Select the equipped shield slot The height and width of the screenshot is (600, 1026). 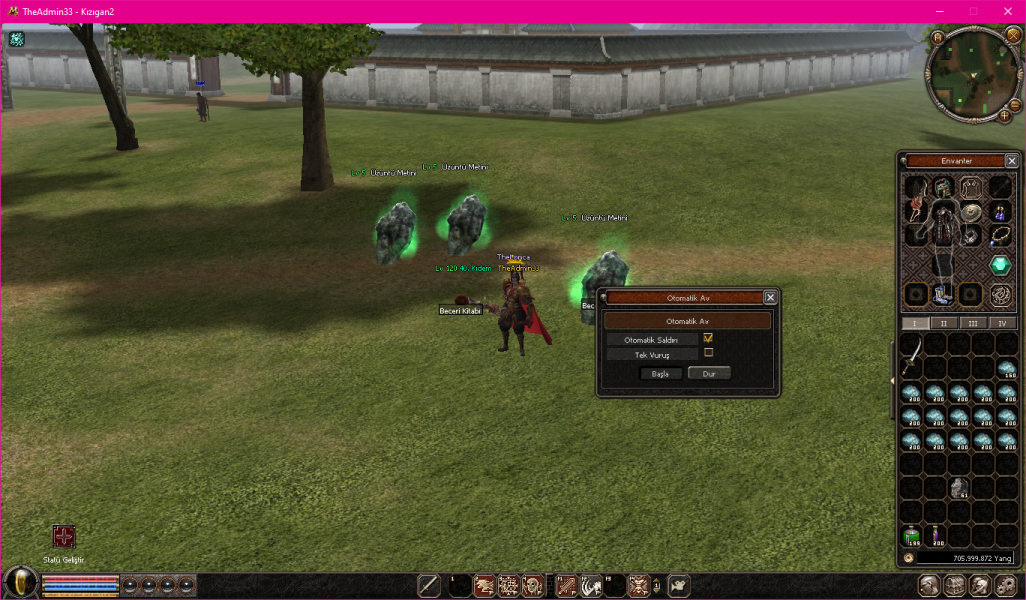tap(971, 212)
